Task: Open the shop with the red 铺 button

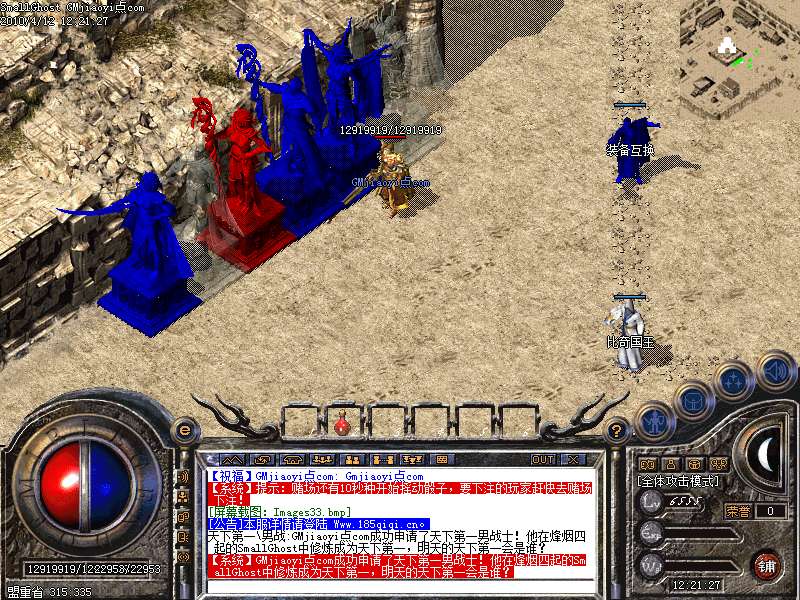Action: [766, 564]
